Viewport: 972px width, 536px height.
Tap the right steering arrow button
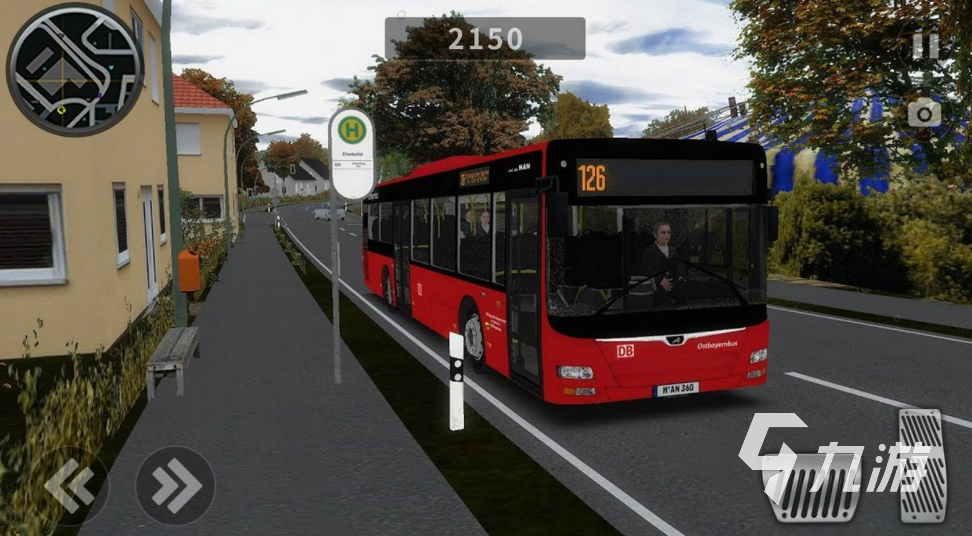pyautogui.click(x=175, y=486)
